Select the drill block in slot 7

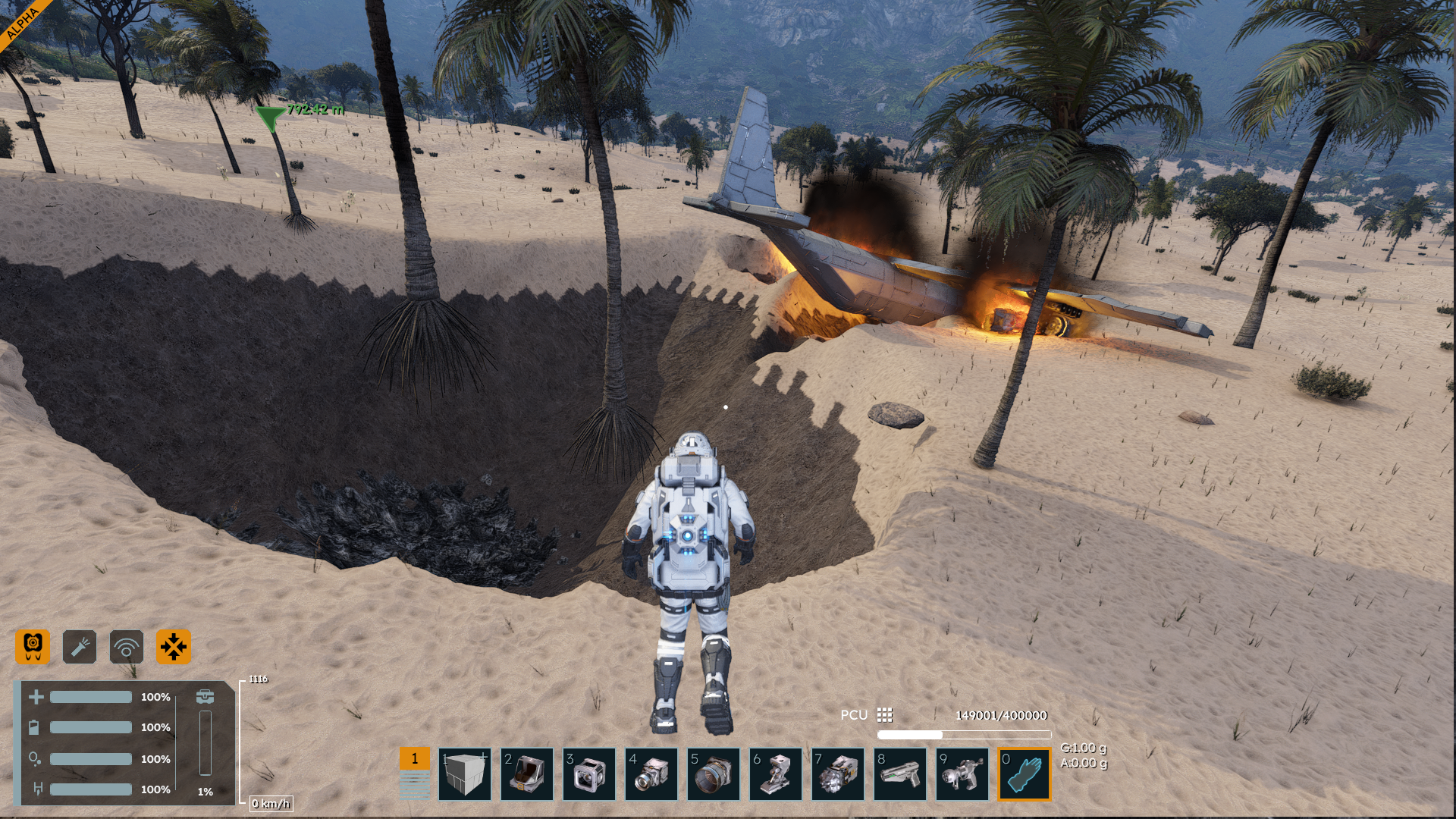(x=838, y=774)
